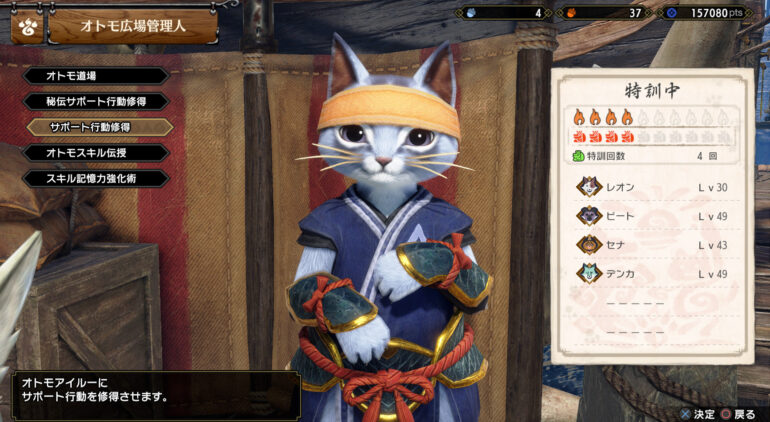The image size is (770, 422).
Task: Open オトモスキル伝授 entry
Action: point(90,153)
